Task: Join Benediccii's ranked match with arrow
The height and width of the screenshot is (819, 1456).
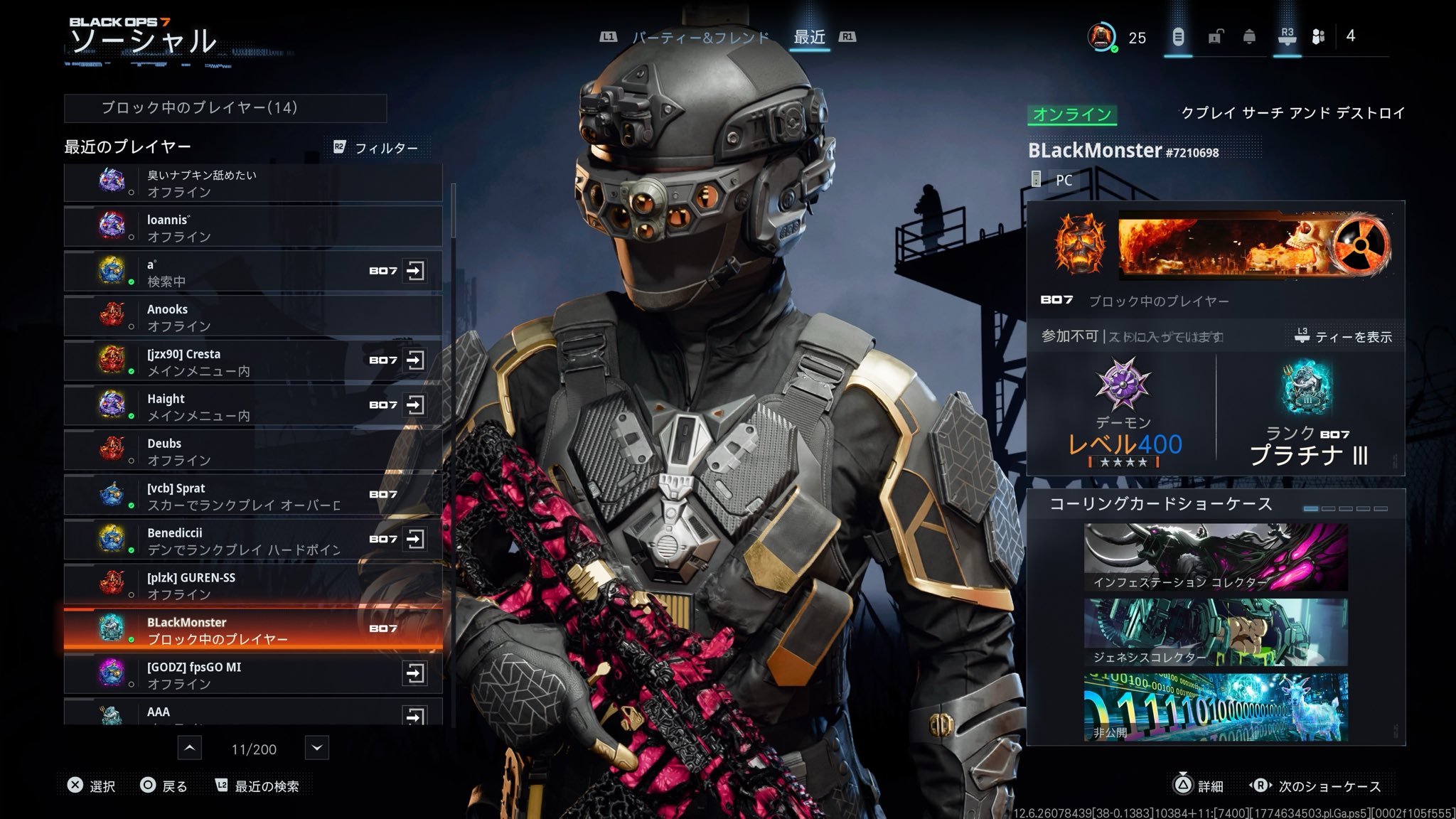Action: [x=414, y=539]
